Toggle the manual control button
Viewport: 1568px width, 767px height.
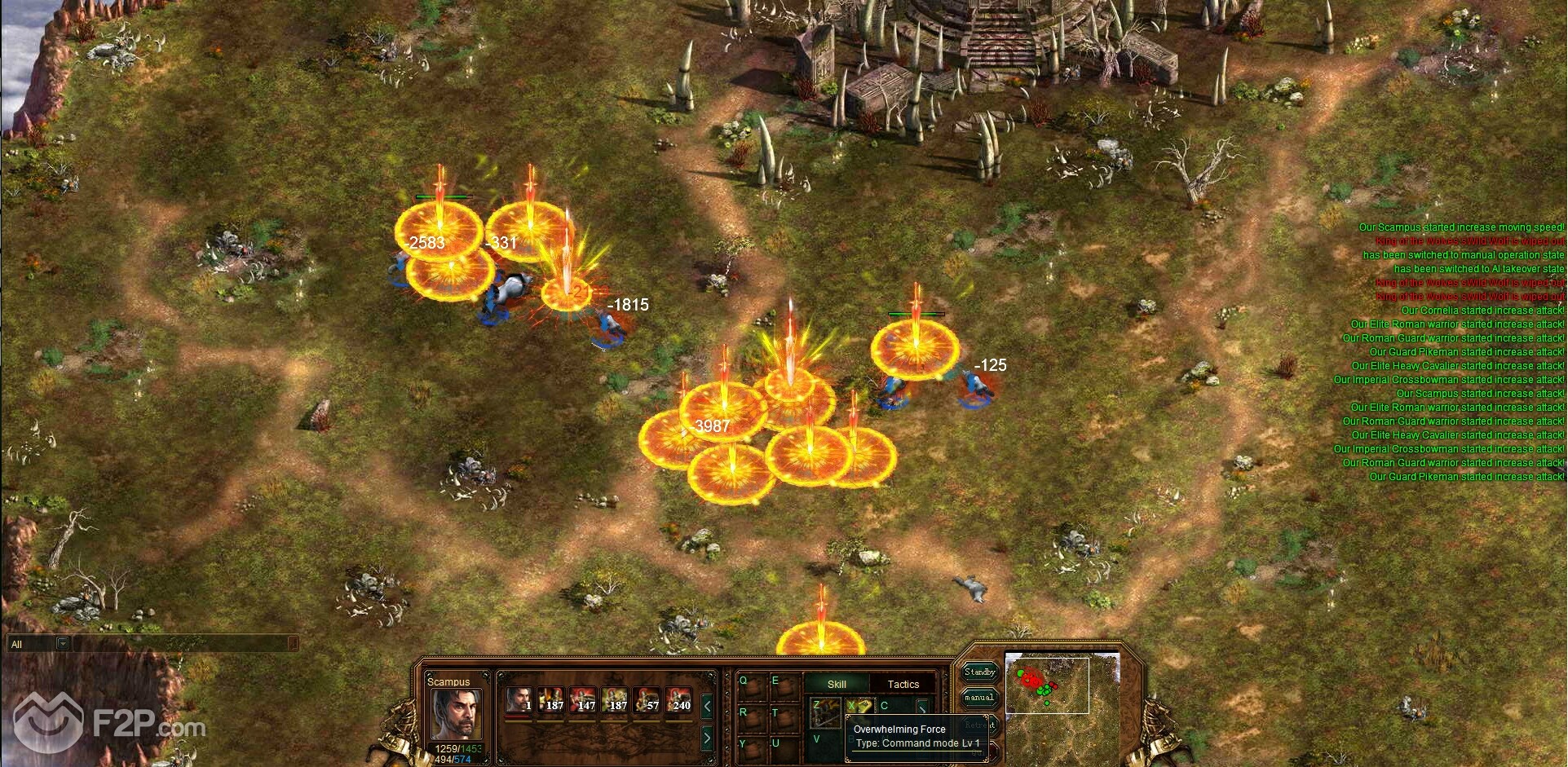[x=979, y=698]
